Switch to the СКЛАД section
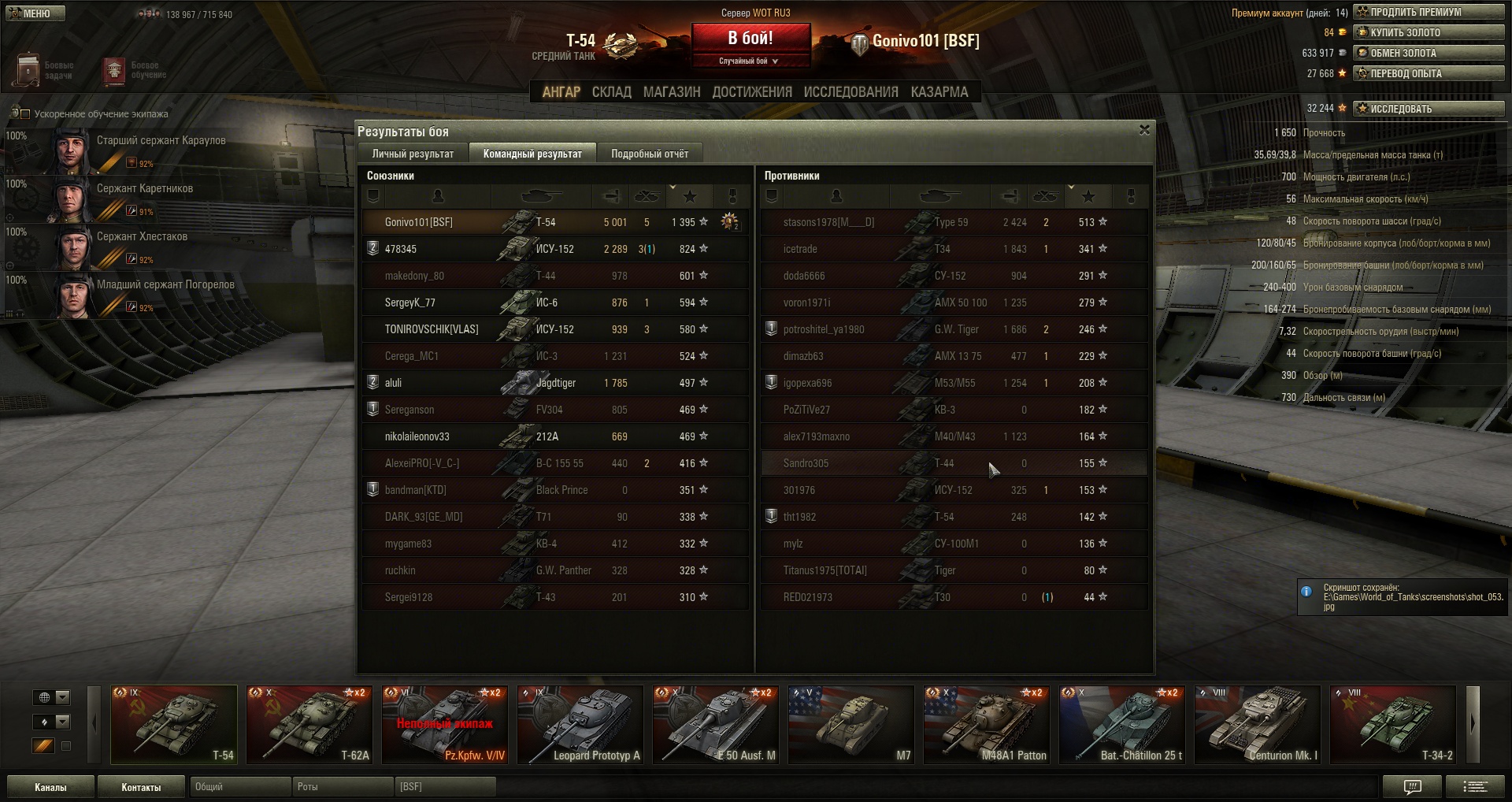Viewport: 1512px width, 802px height. point(611,92)
